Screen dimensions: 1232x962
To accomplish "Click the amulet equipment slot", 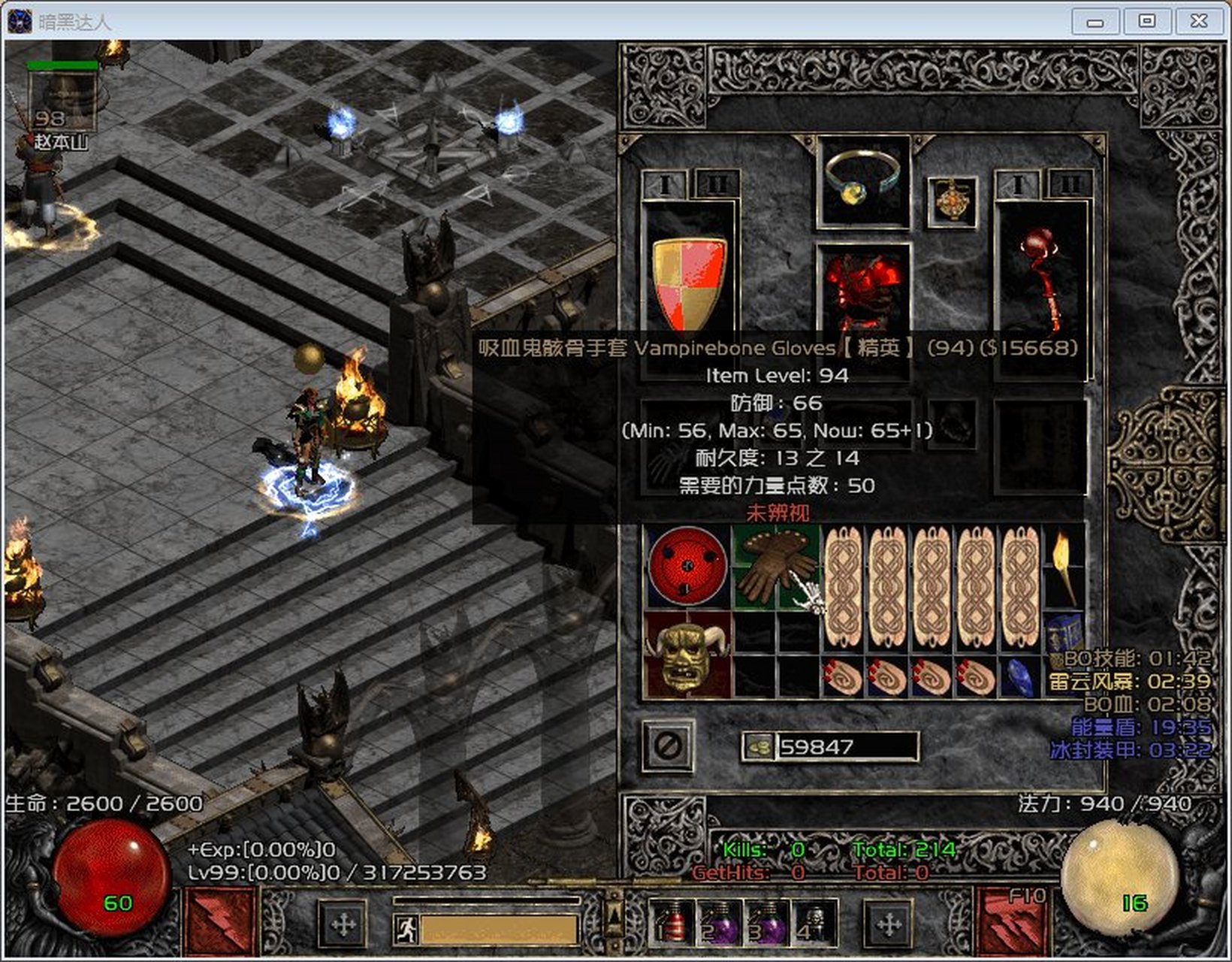I will [952, 201].
